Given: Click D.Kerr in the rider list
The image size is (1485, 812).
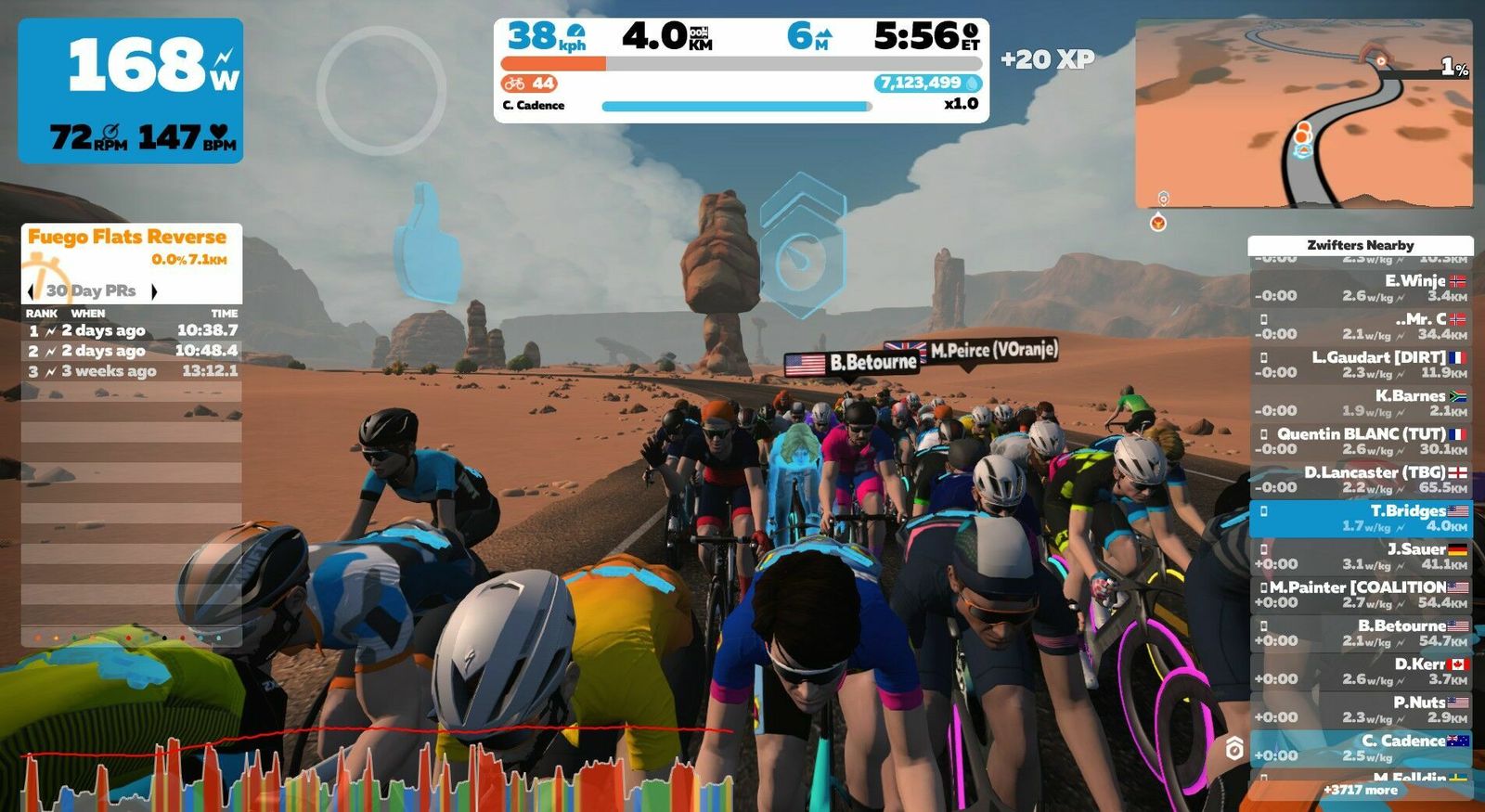Looking at the screenshot, I should [1360, 671].
